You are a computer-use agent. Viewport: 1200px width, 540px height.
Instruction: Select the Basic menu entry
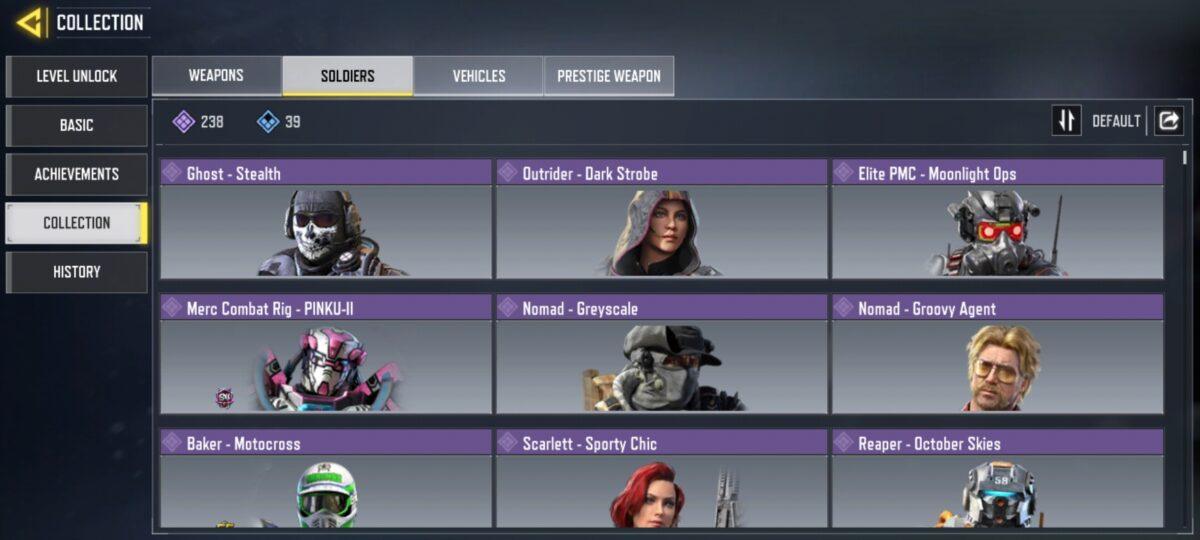76,125
